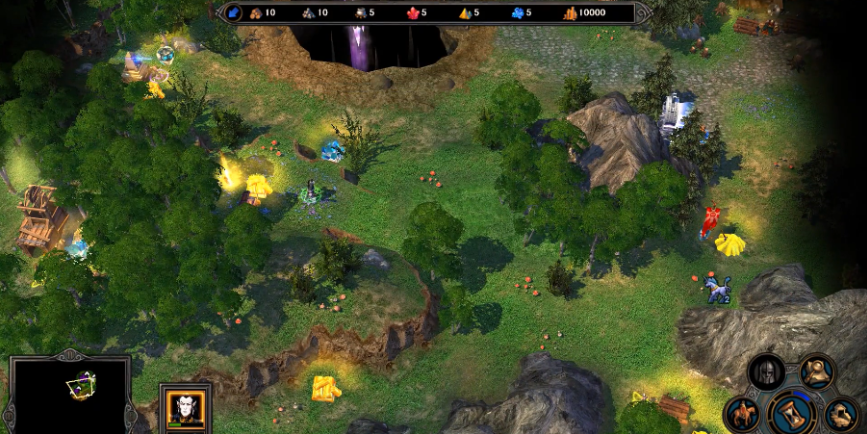Click the knight helmet button

pos(766,371)
